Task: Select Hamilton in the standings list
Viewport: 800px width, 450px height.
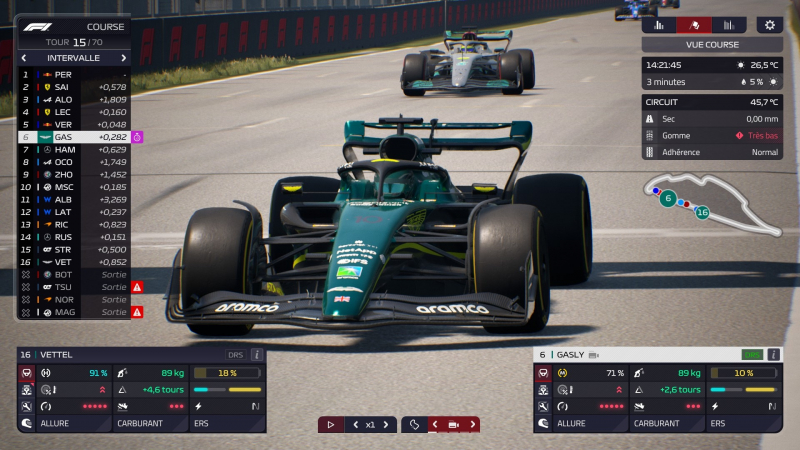Action: [x=70, y=149]
